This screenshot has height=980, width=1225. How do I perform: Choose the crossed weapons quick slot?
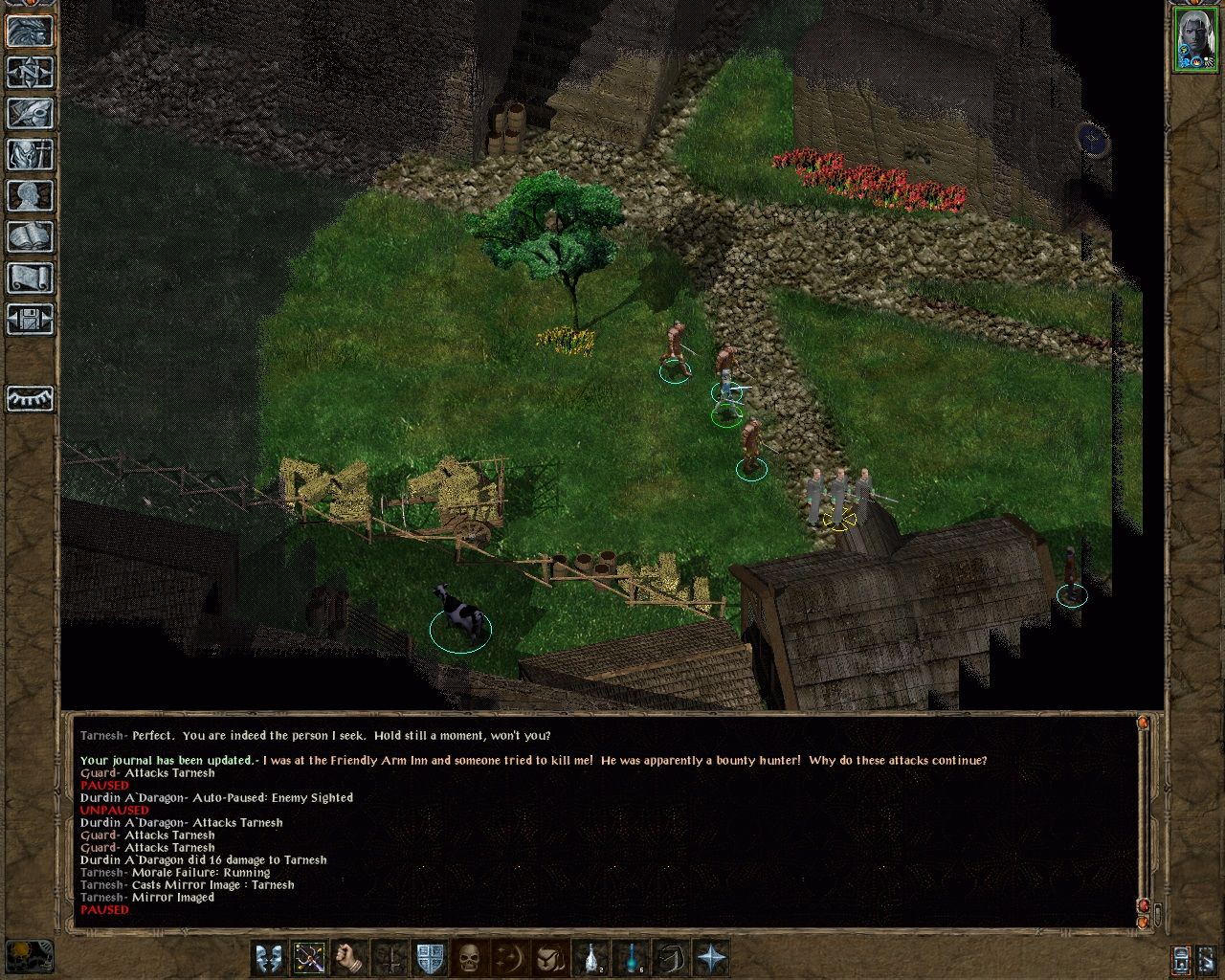click(309, 958)
